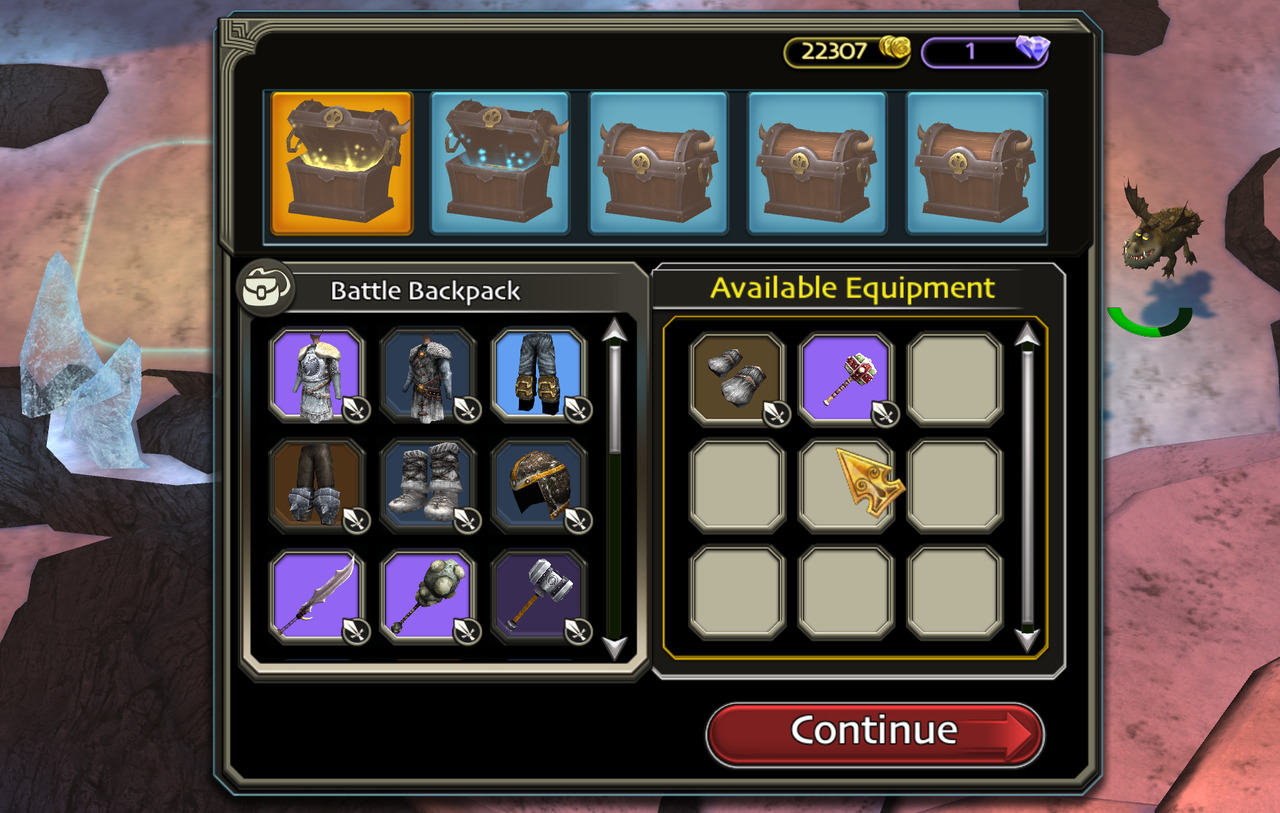Image resolution: width=1280 pixels, height=813 pixels.
Task: Pick the silver chest armor on purple background
Action: click(318, 374)
